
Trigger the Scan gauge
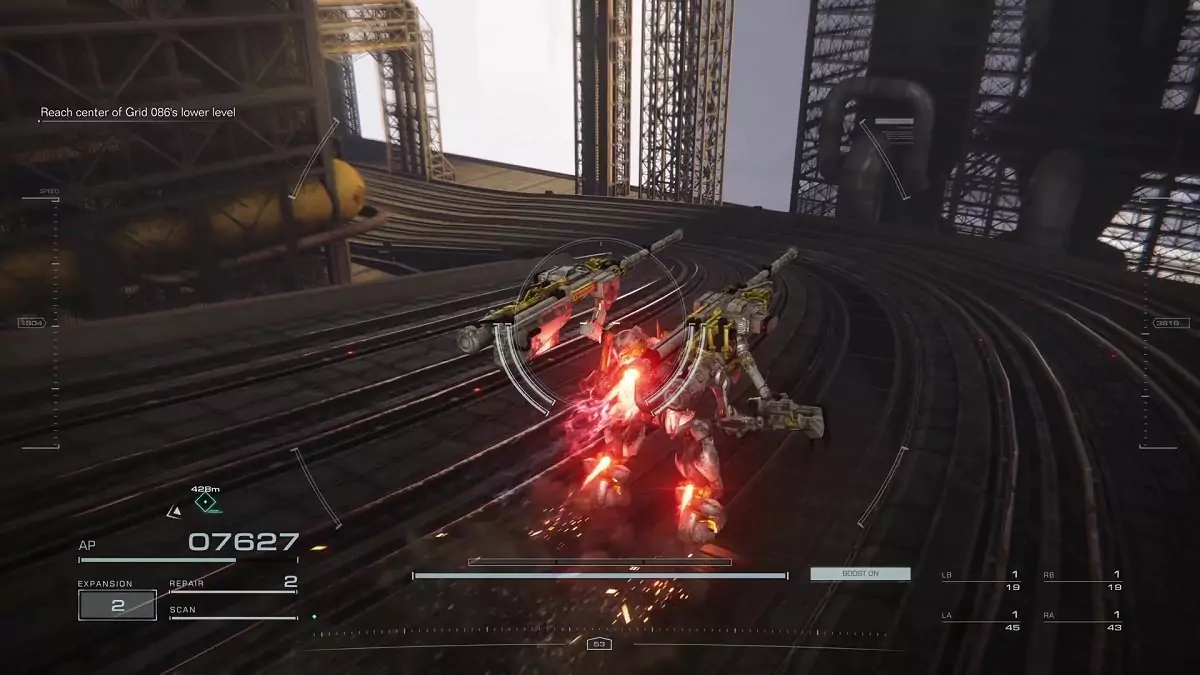tap(233, 612)
